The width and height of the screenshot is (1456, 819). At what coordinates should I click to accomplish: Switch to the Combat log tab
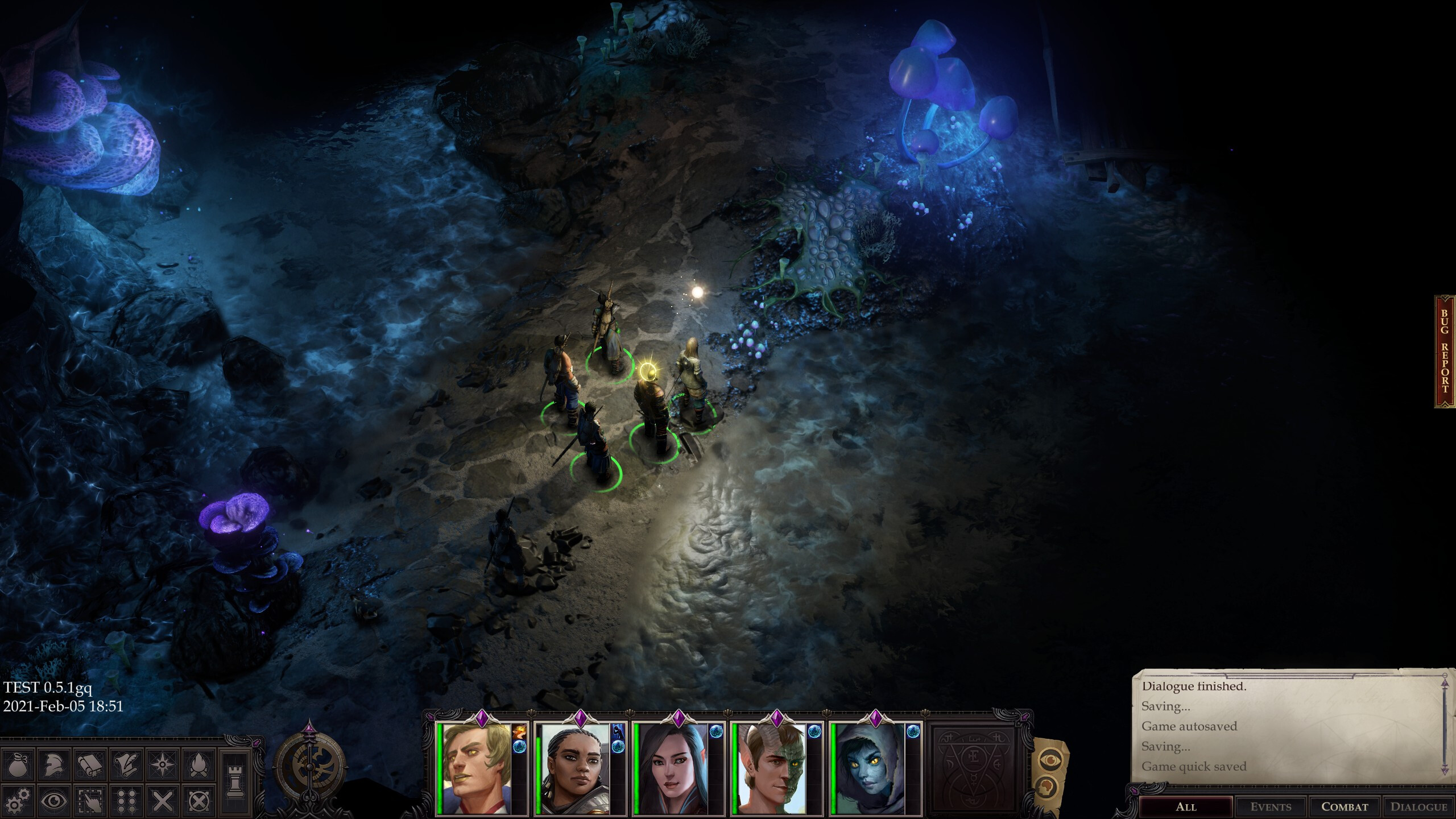tap(1344, 805)
